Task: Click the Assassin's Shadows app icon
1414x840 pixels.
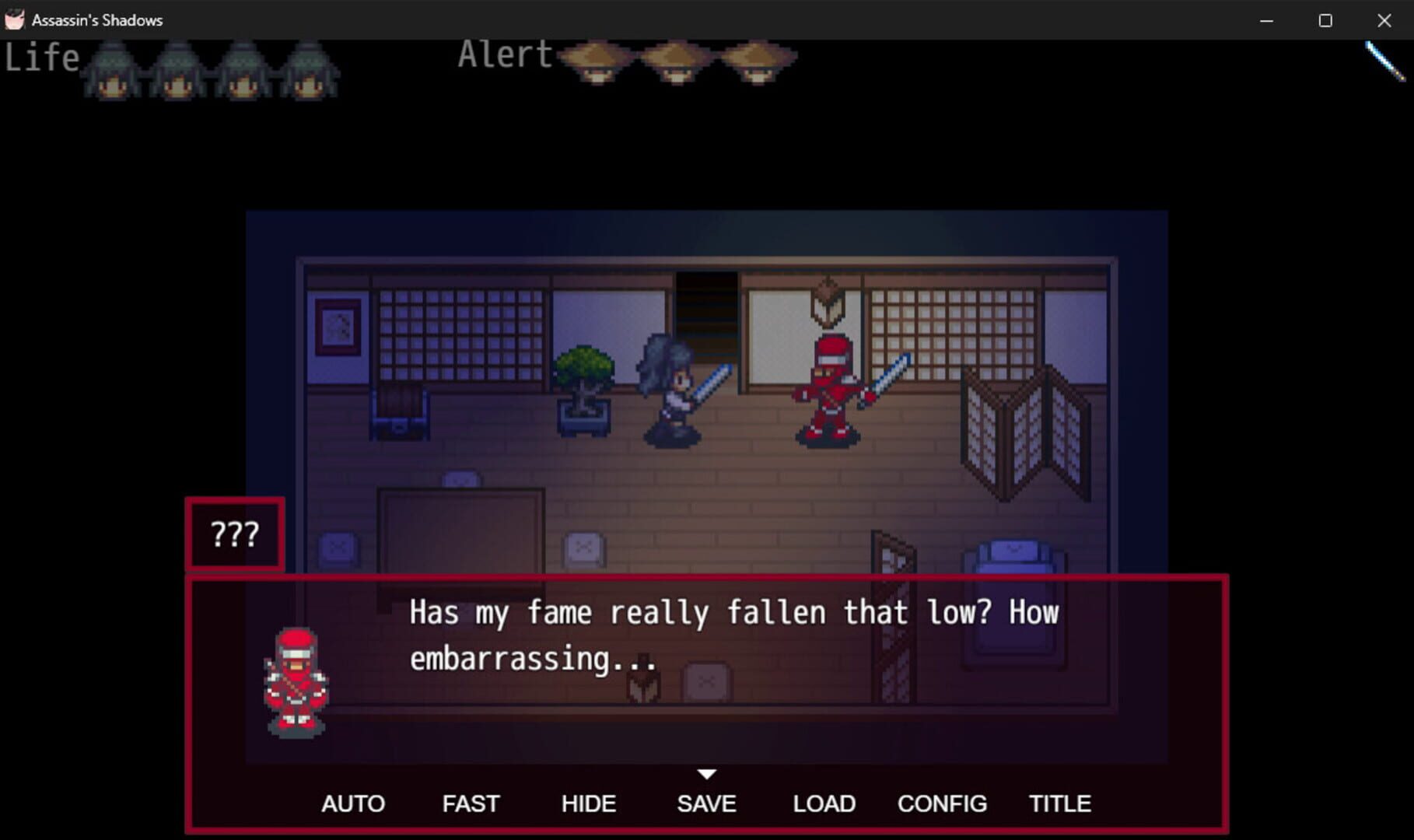Action: tap(14, 19)
